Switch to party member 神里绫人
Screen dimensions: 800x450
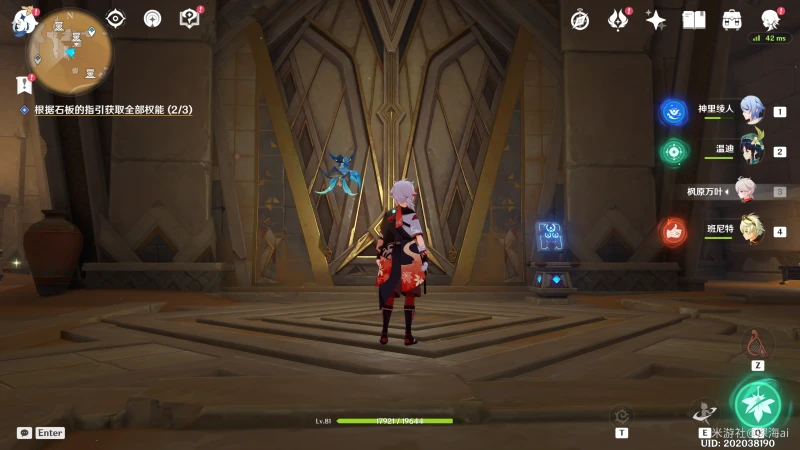[x=751, y=111]
